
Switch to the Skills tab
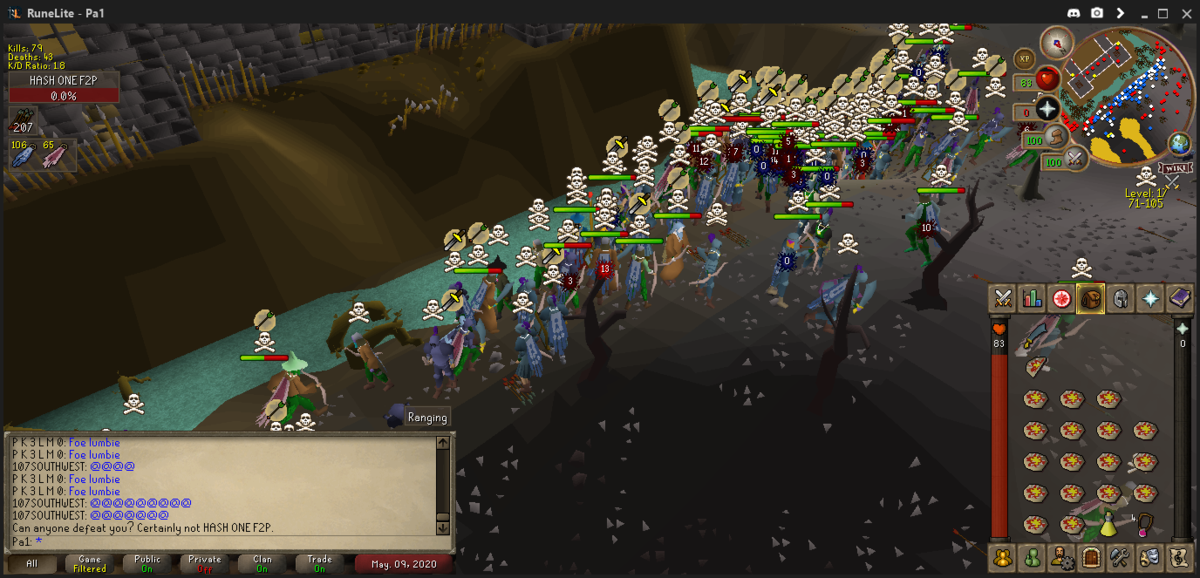1031,299
